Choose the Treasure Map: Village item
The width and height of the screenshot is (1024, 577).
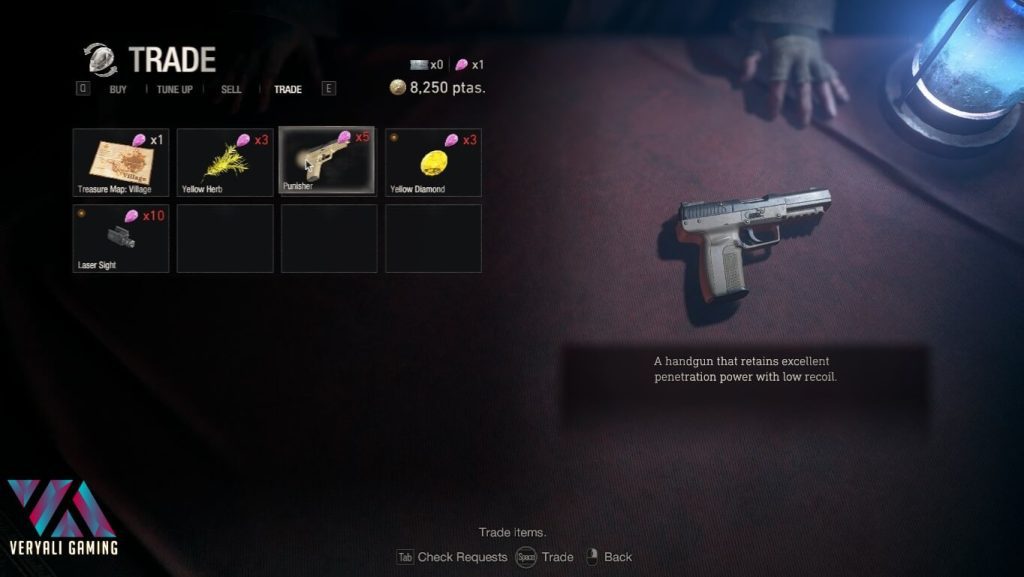(121, 161)
